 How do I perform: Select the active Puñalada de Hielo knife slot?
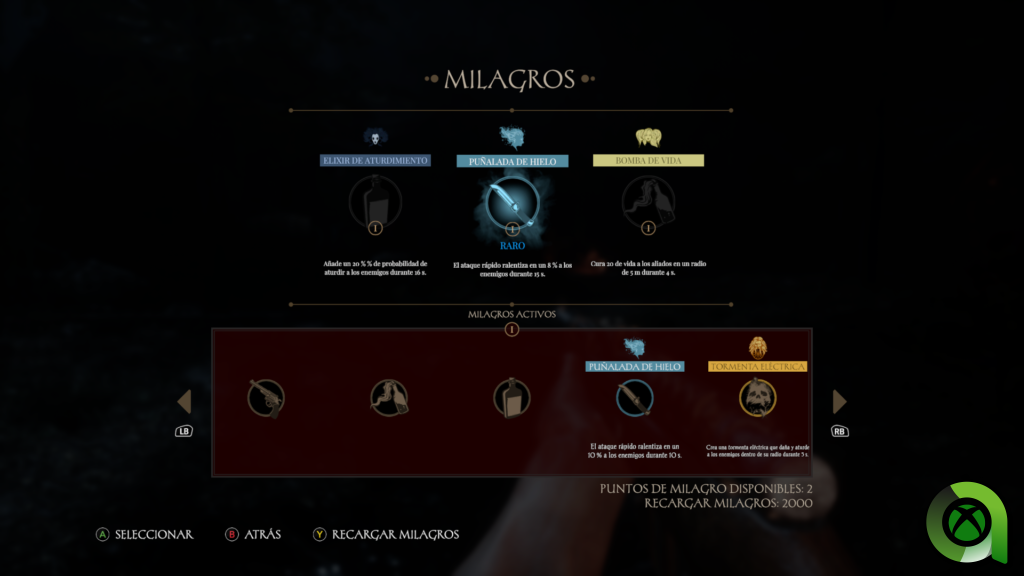635,398
